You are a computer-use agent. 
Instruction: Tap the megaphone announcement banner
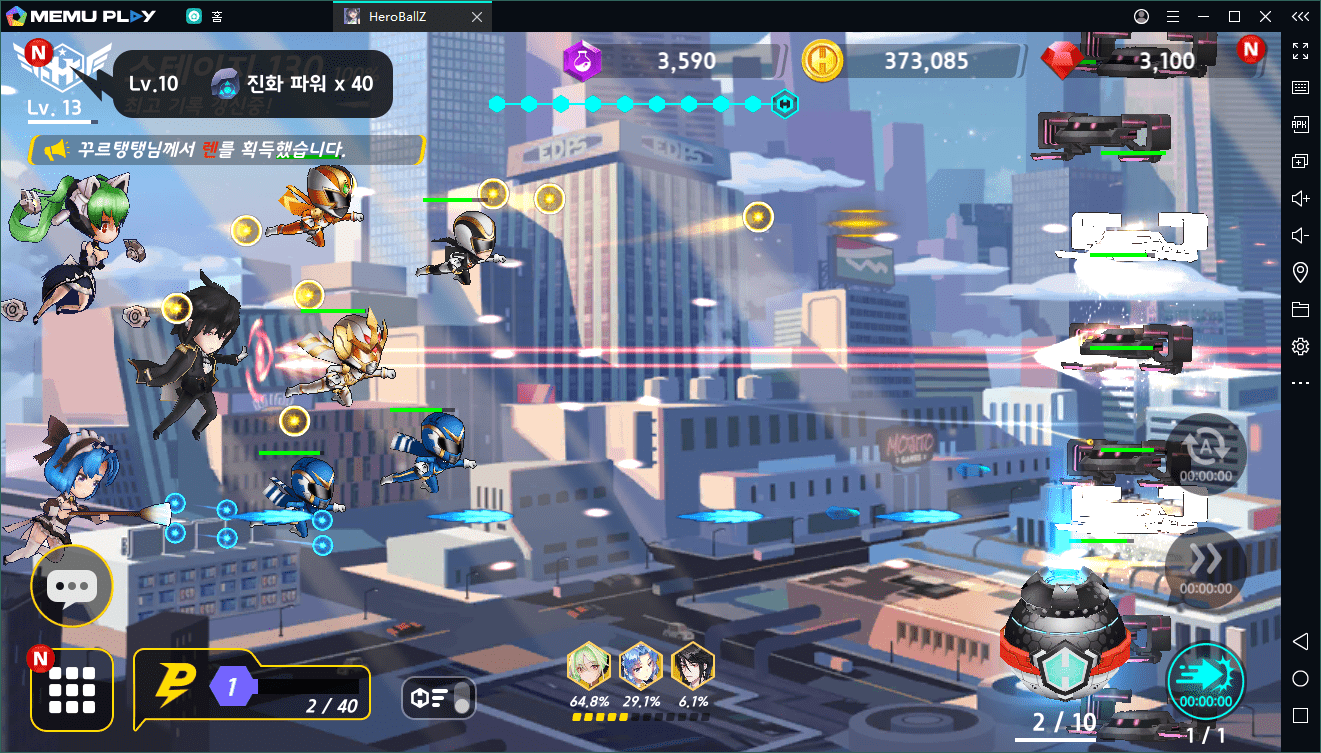click(228, 150)
